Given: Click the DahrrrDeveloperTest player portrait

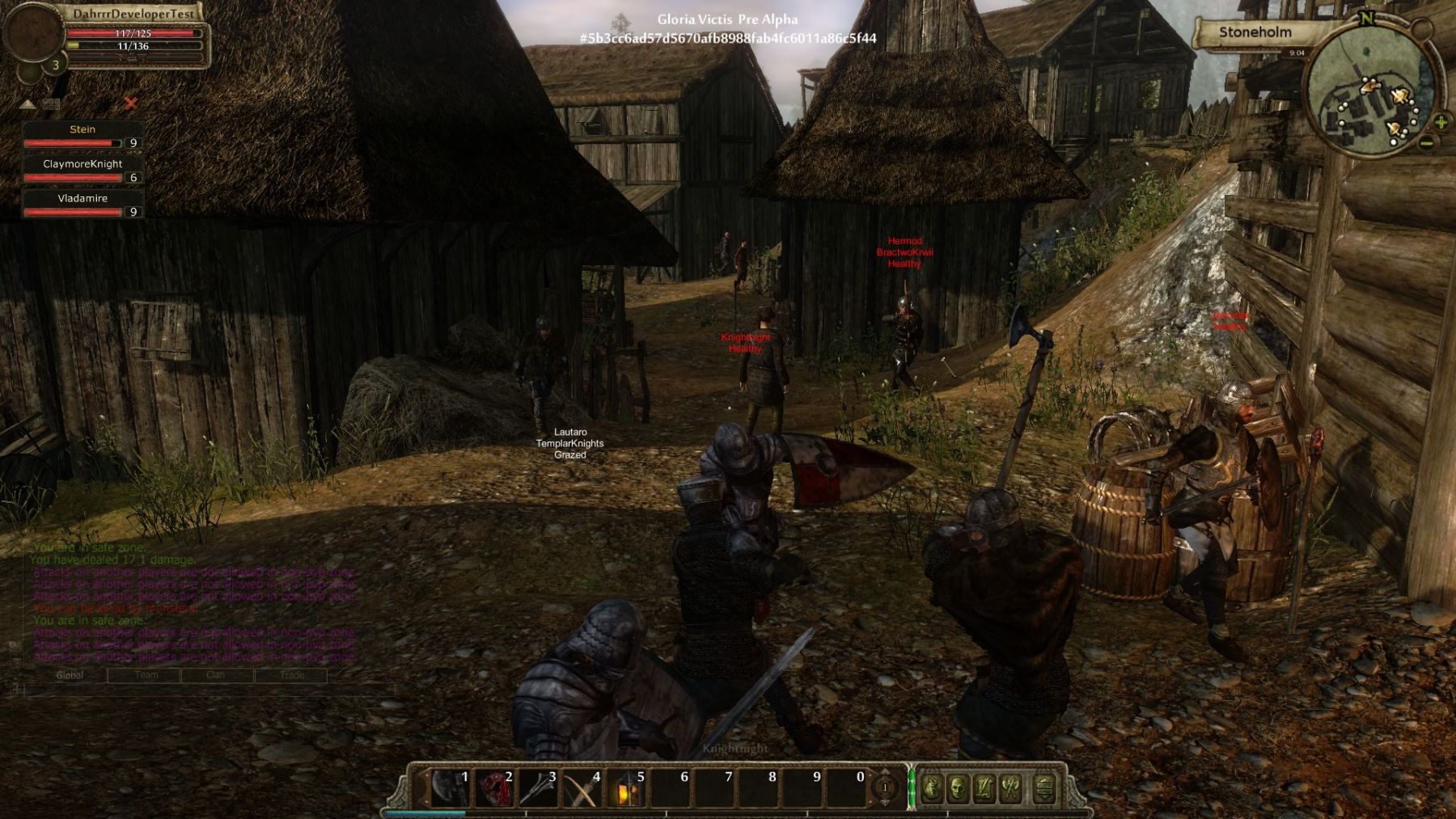Looking at the screenshot, I should 32,34.
